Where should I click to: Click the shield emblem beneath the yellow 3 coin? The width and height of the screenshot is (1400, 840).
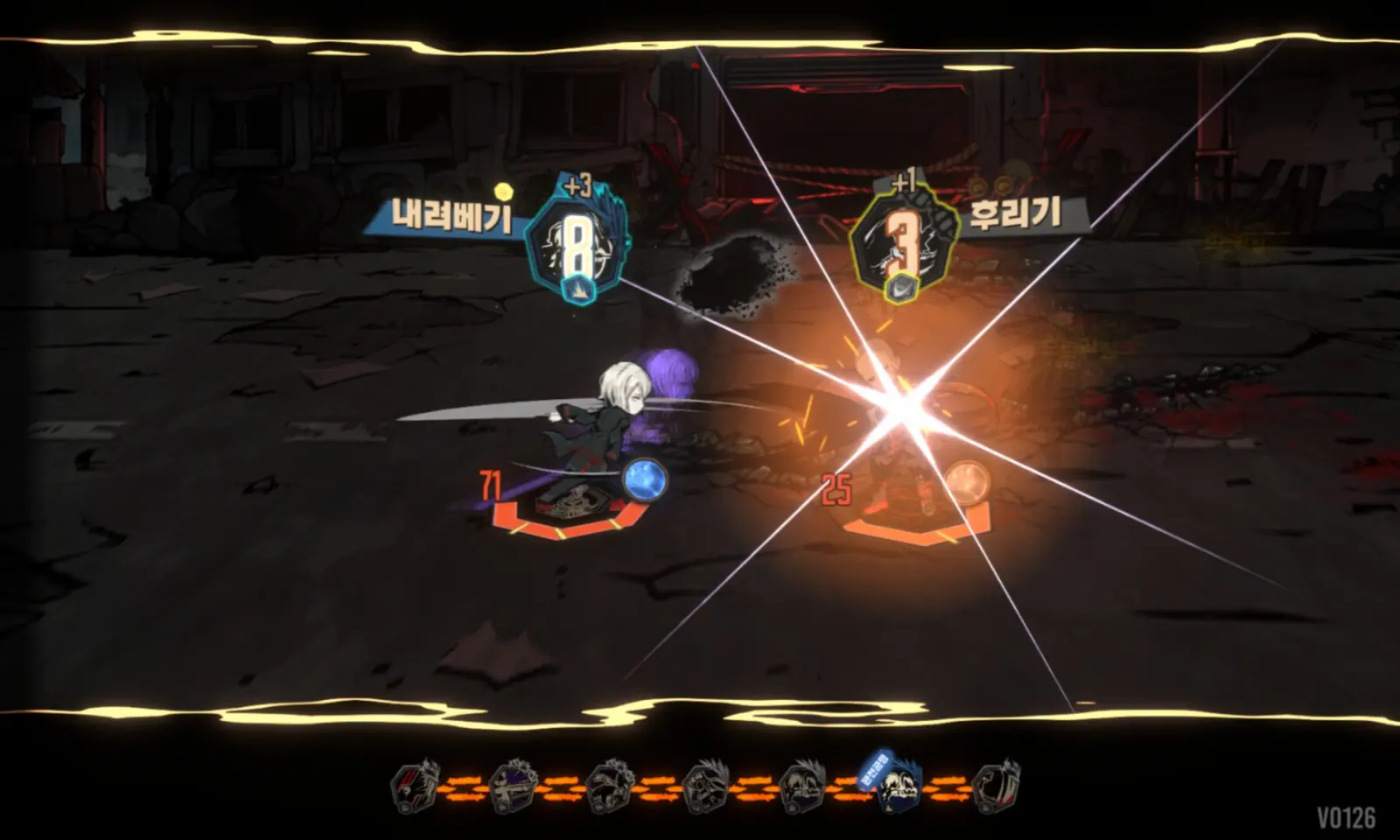901,286
